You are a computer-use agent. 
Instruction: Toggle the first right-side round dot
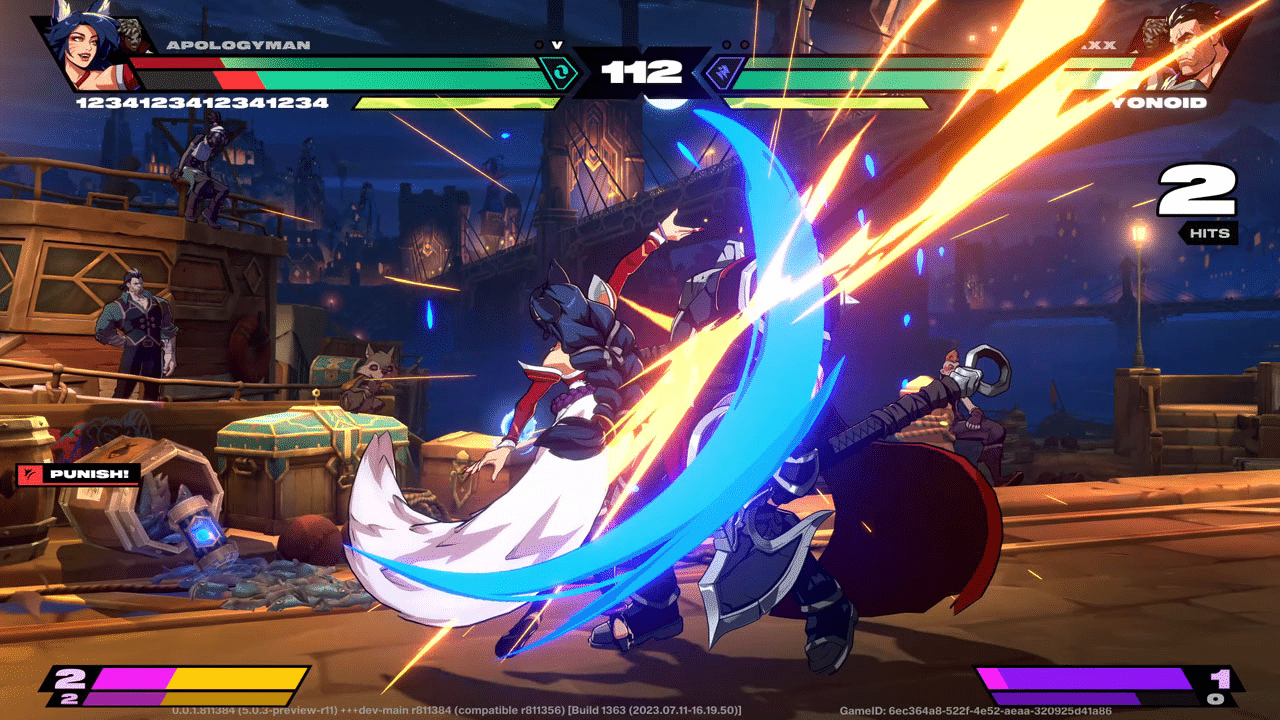pyautogui.click(x=727, y=44)
